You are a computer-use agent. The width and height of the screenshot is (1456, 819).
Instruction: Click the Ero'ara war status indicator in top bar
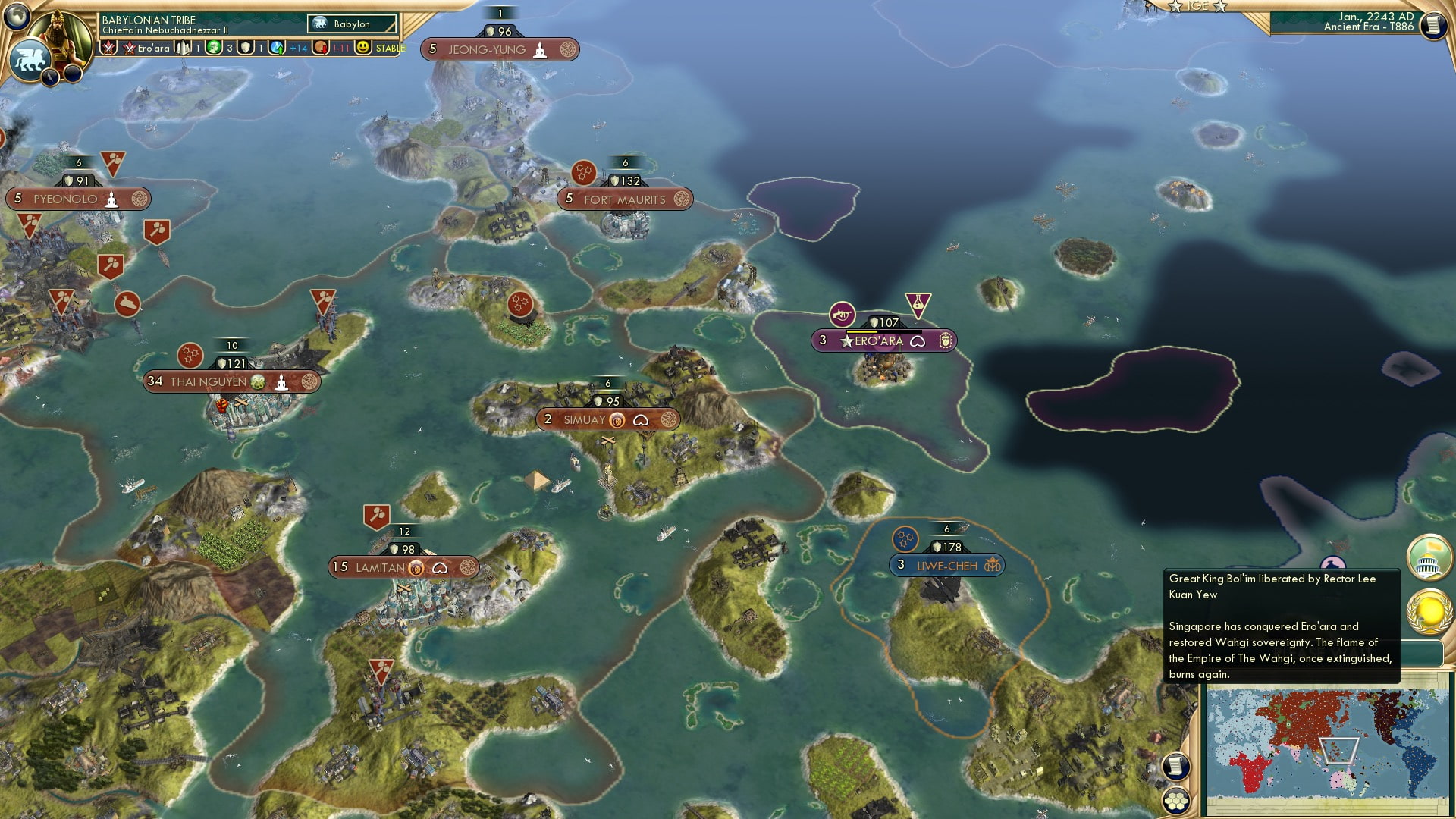click(128, 48)
